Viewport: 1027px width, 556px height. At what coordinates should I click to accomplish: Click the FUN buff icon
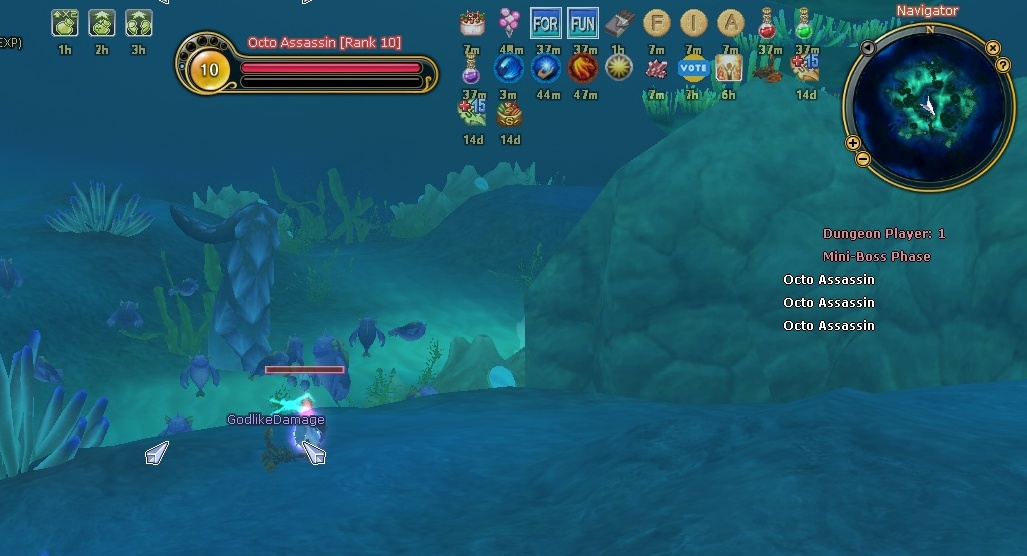pyautogui.click(x=582, y=22)
